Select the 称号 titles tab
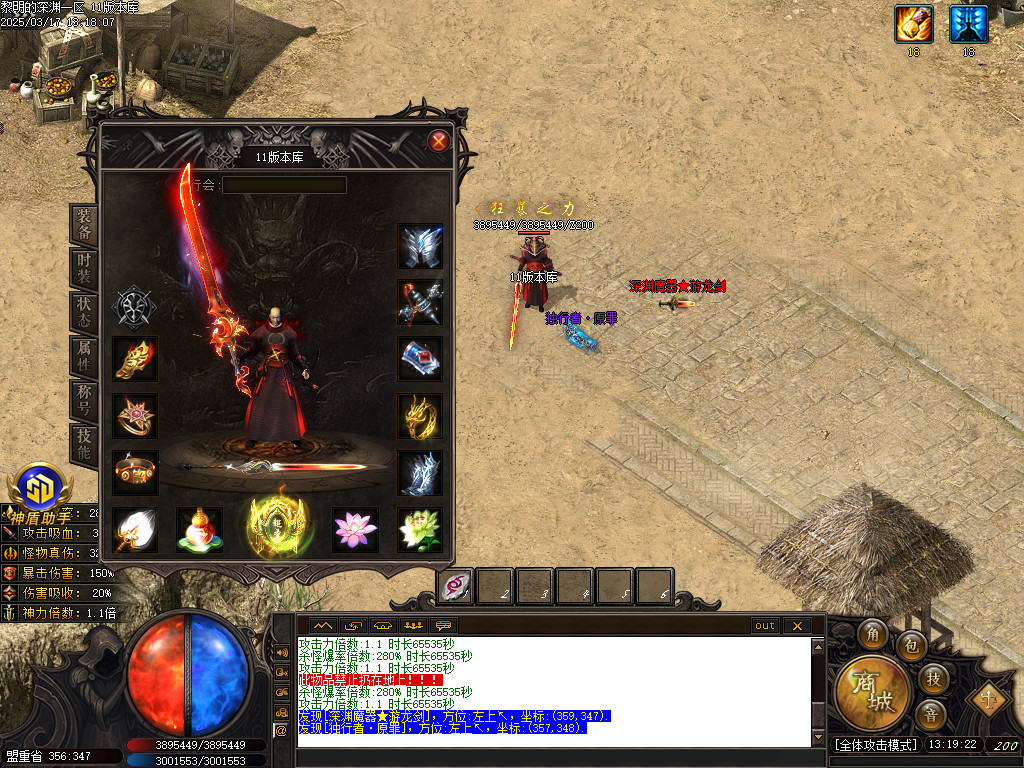 tap(85, 399)
